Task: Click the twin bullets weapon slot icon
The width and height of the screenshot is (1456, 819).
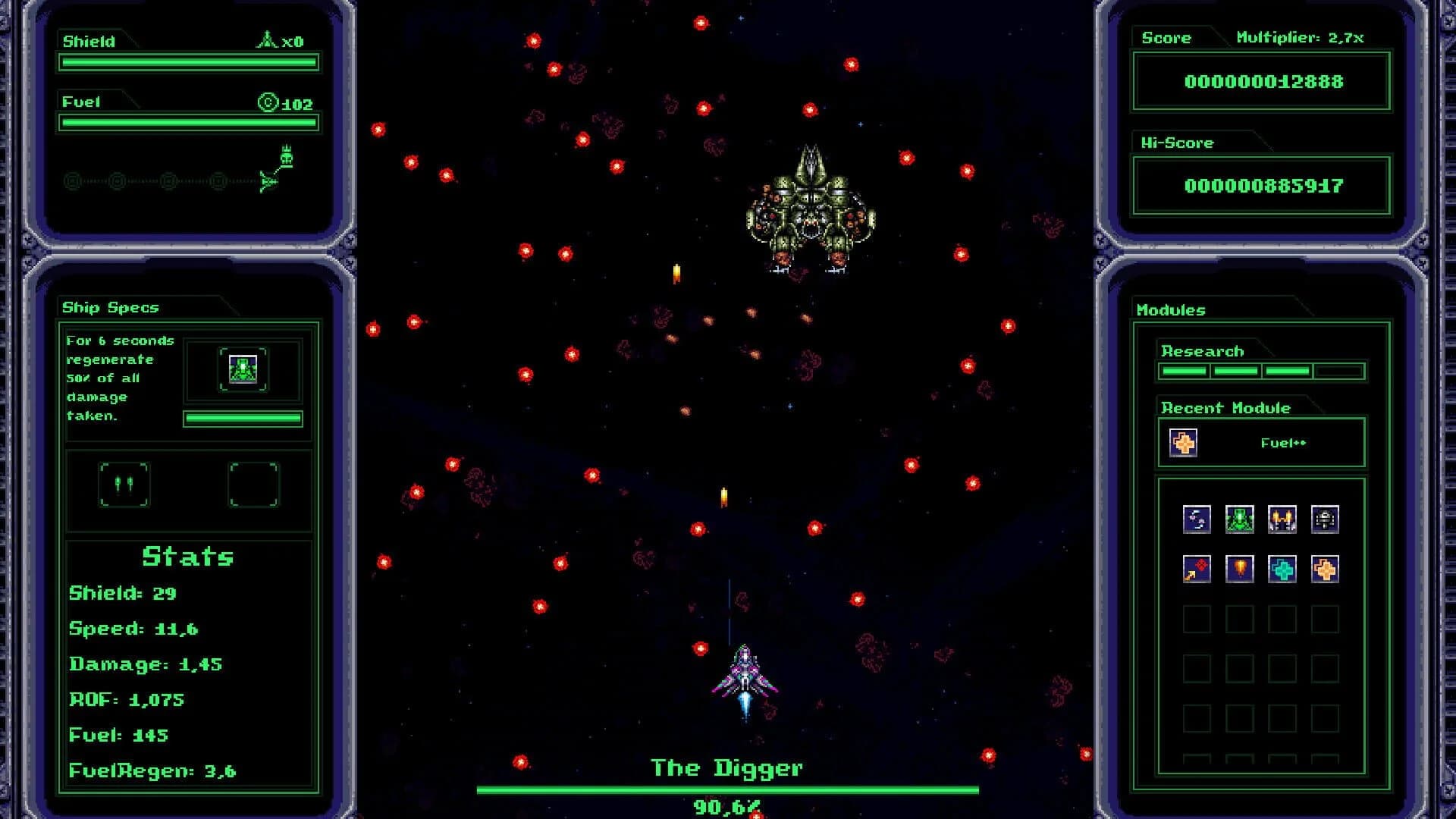Action: (125, 485)
